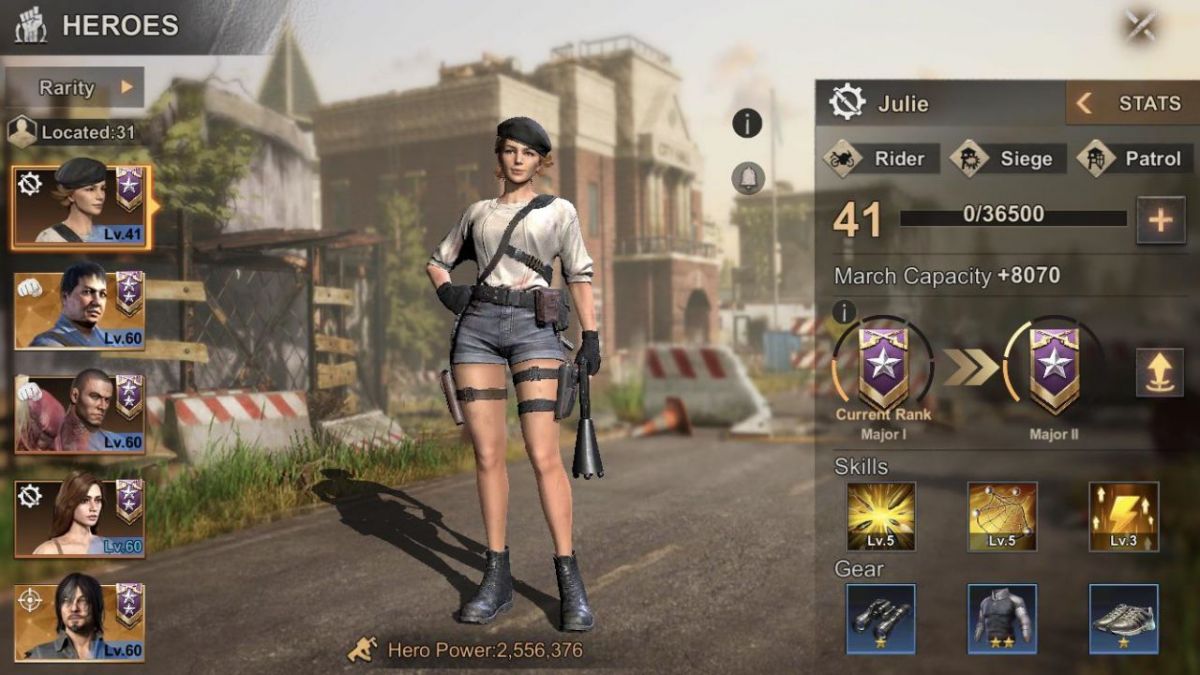Click the bell icon beside the hero

[x=747, y=179]
